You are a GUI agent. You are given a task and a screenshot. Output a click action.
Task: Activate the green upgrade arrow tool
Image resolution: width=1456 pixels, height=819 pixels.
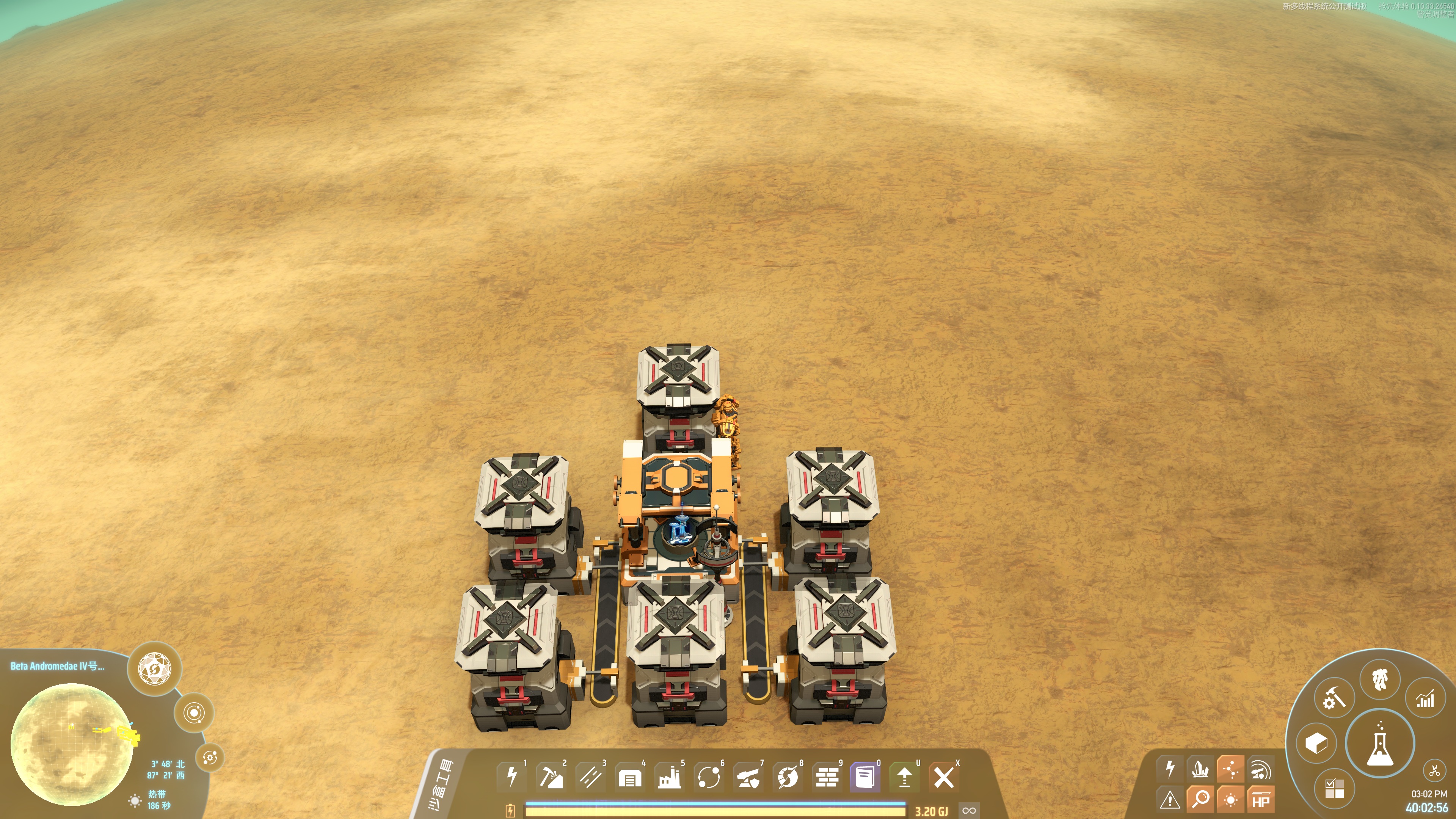tap(904, 777)
